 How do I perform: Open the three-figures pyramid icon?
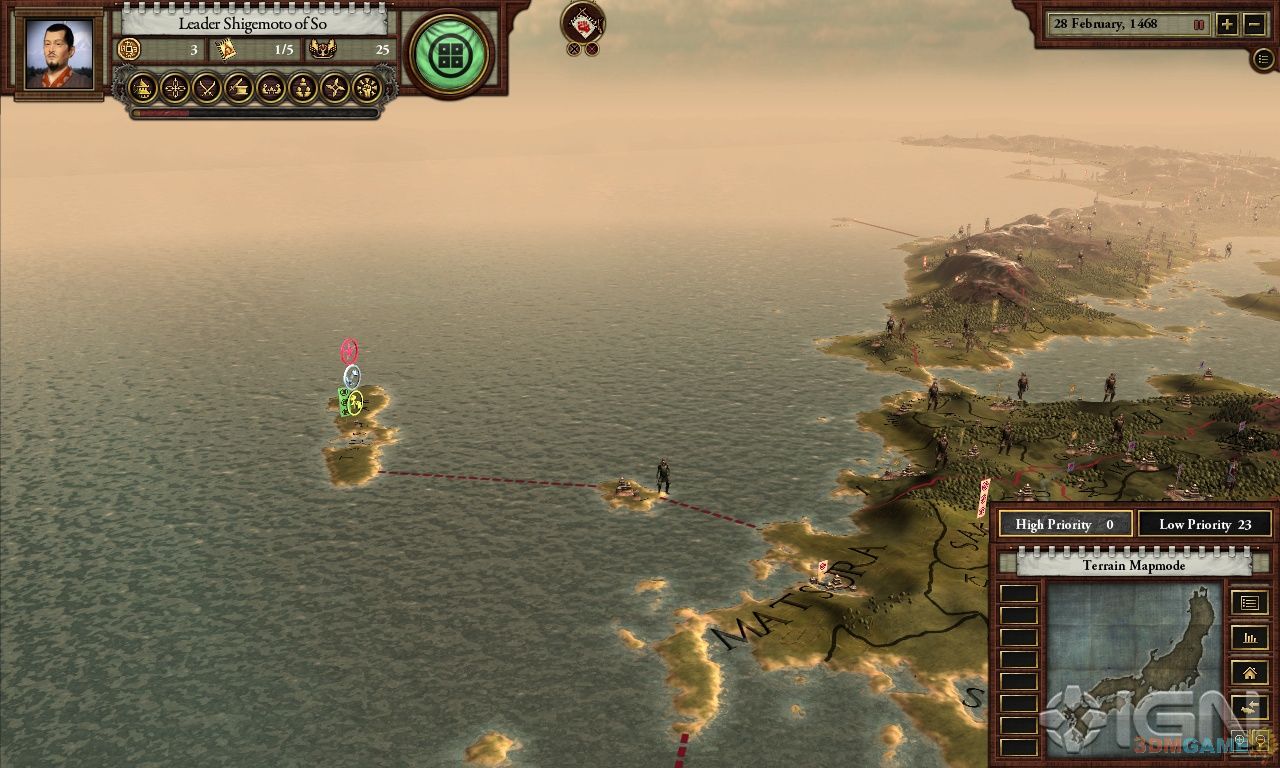coord(303,88)
